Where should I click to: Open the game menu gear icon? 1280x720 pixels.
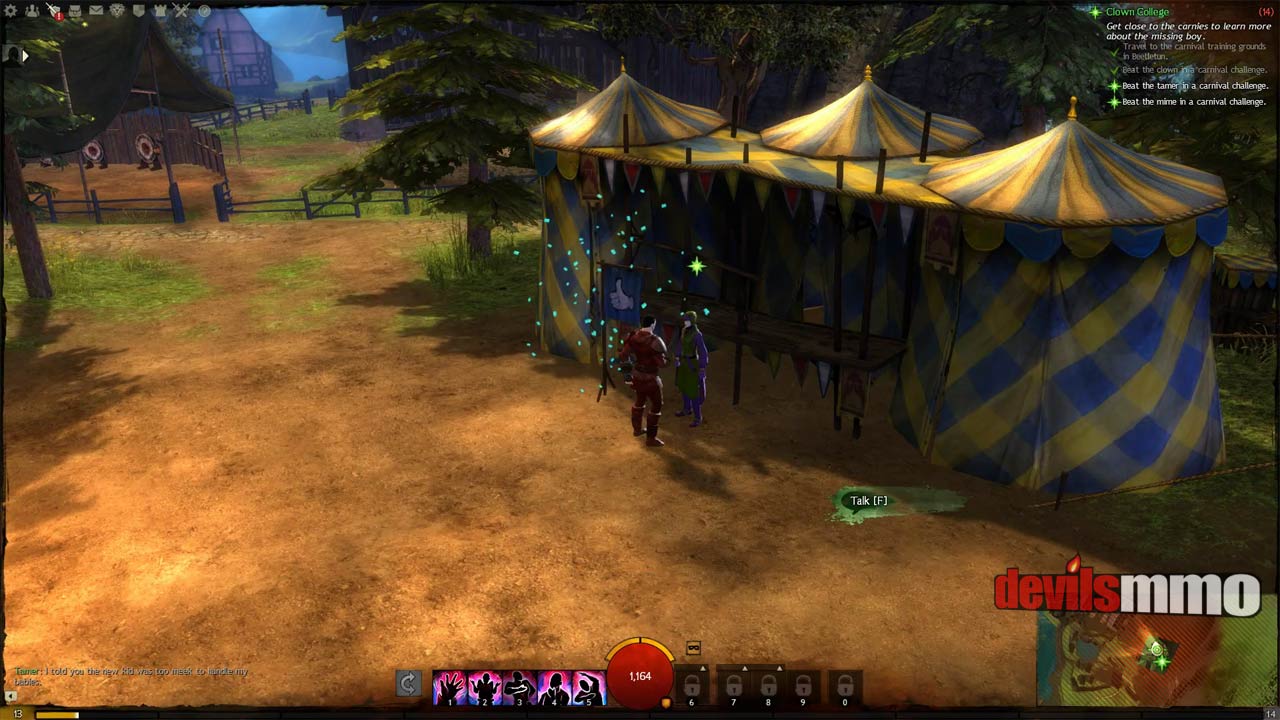pos(11,11)
